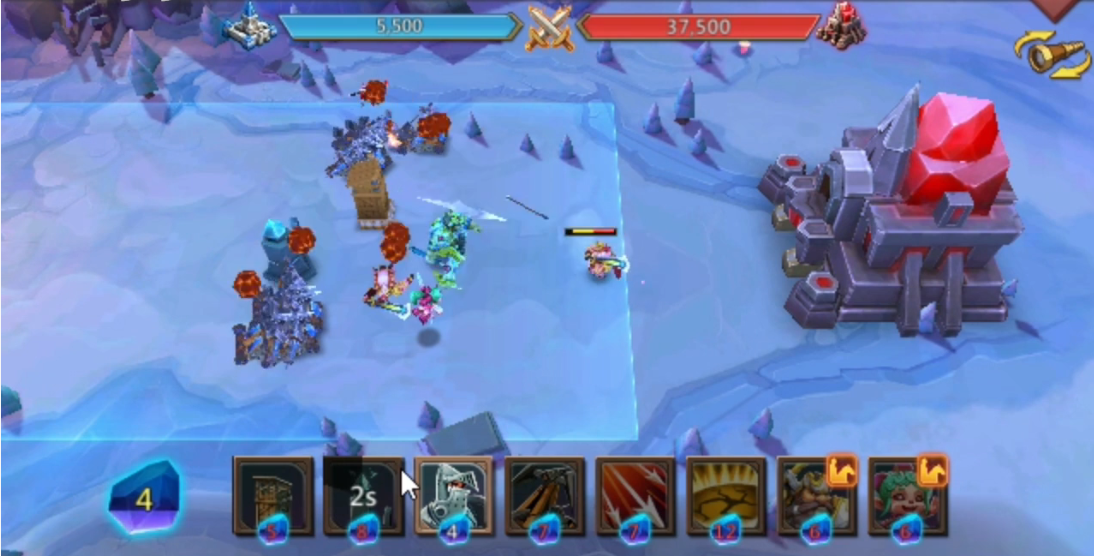
Task: Summon the green-haired hero card
Action: (907, 496)
